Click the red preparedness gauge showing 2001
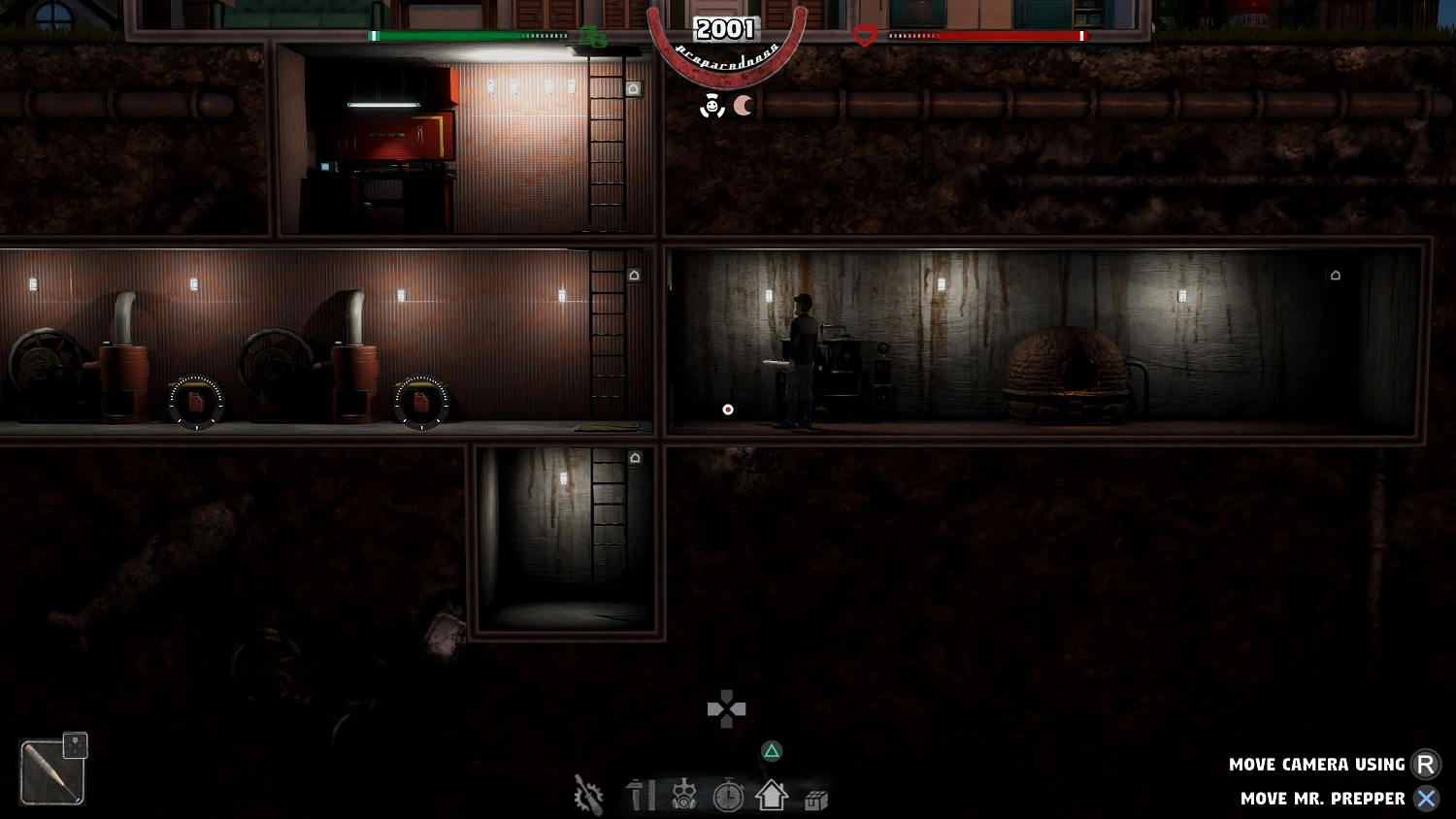The image size is (1456, 819). click(725, 30)
